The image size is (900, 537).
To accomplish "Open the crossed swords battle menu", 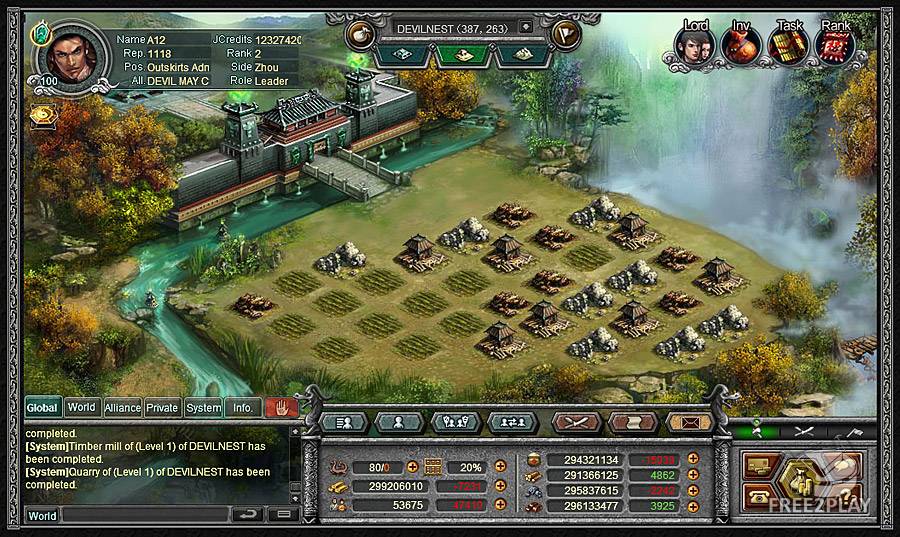I will coord(576,422).
